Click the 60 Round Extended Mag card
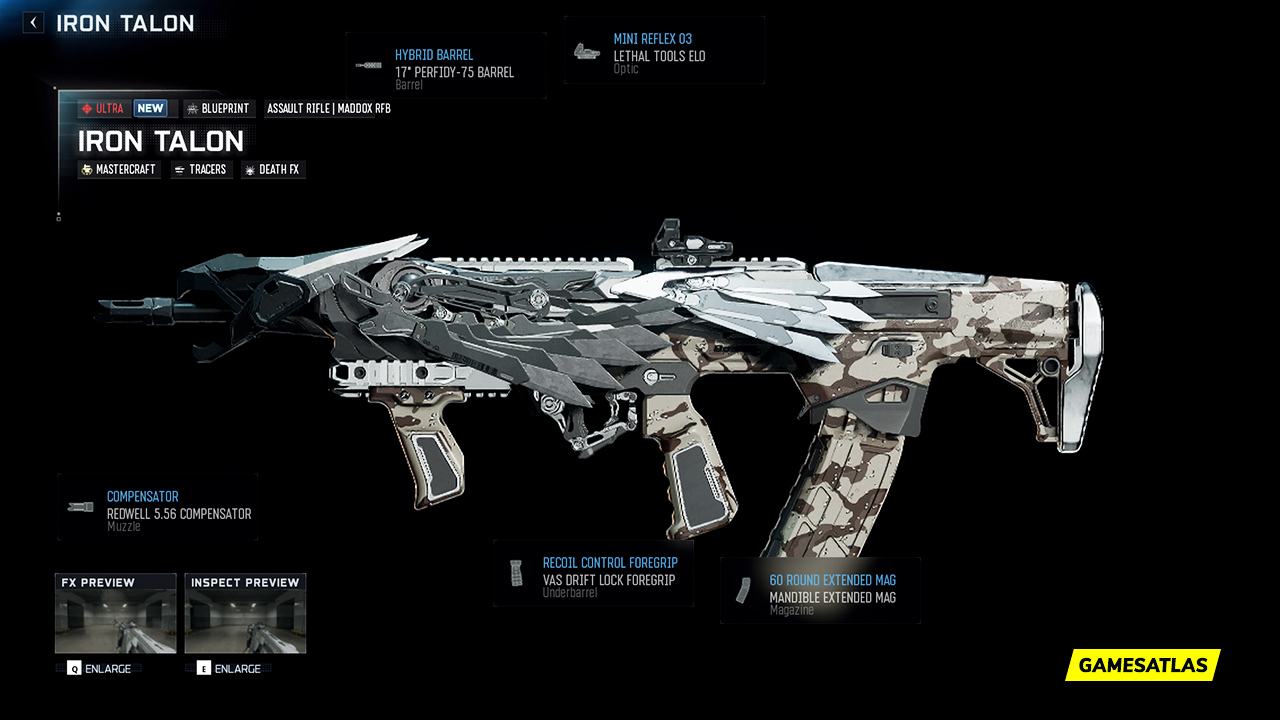The width and height of the screenshot is (1280, 720). tap(820, 589)
